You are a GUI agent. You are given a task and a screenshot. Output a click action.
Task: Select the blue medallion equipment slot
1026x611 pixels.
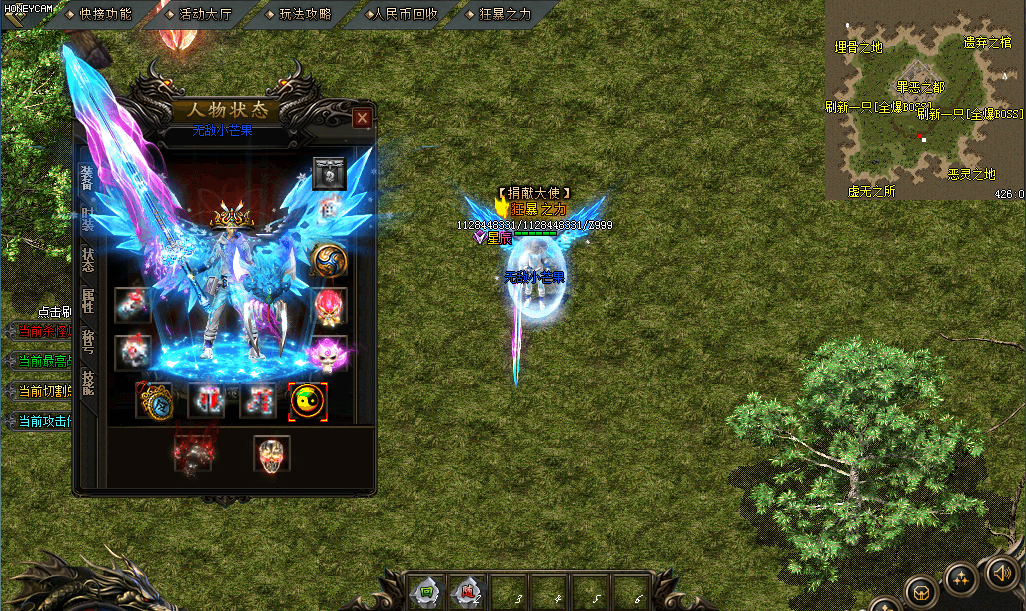coord(154,401)
